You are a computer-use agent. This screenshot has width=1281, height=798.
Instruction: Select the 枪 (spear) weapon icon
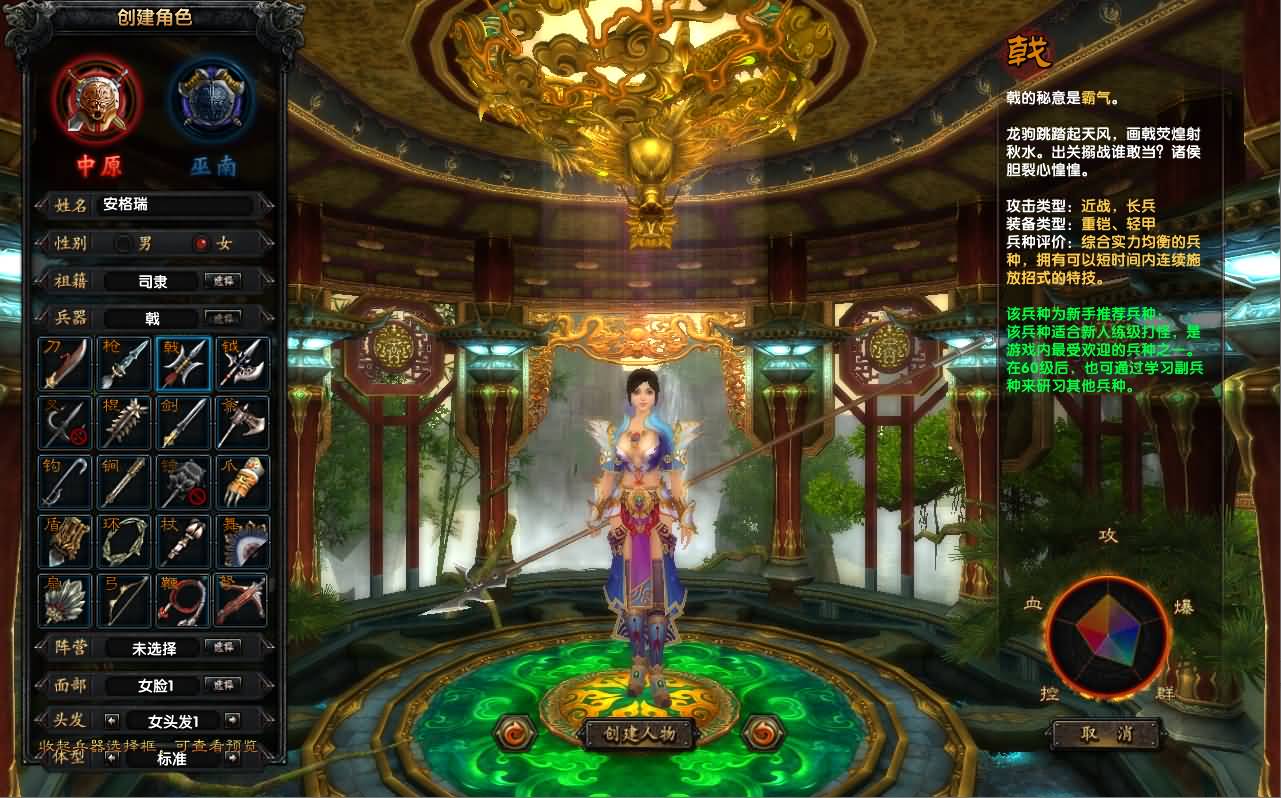(123, 362)
